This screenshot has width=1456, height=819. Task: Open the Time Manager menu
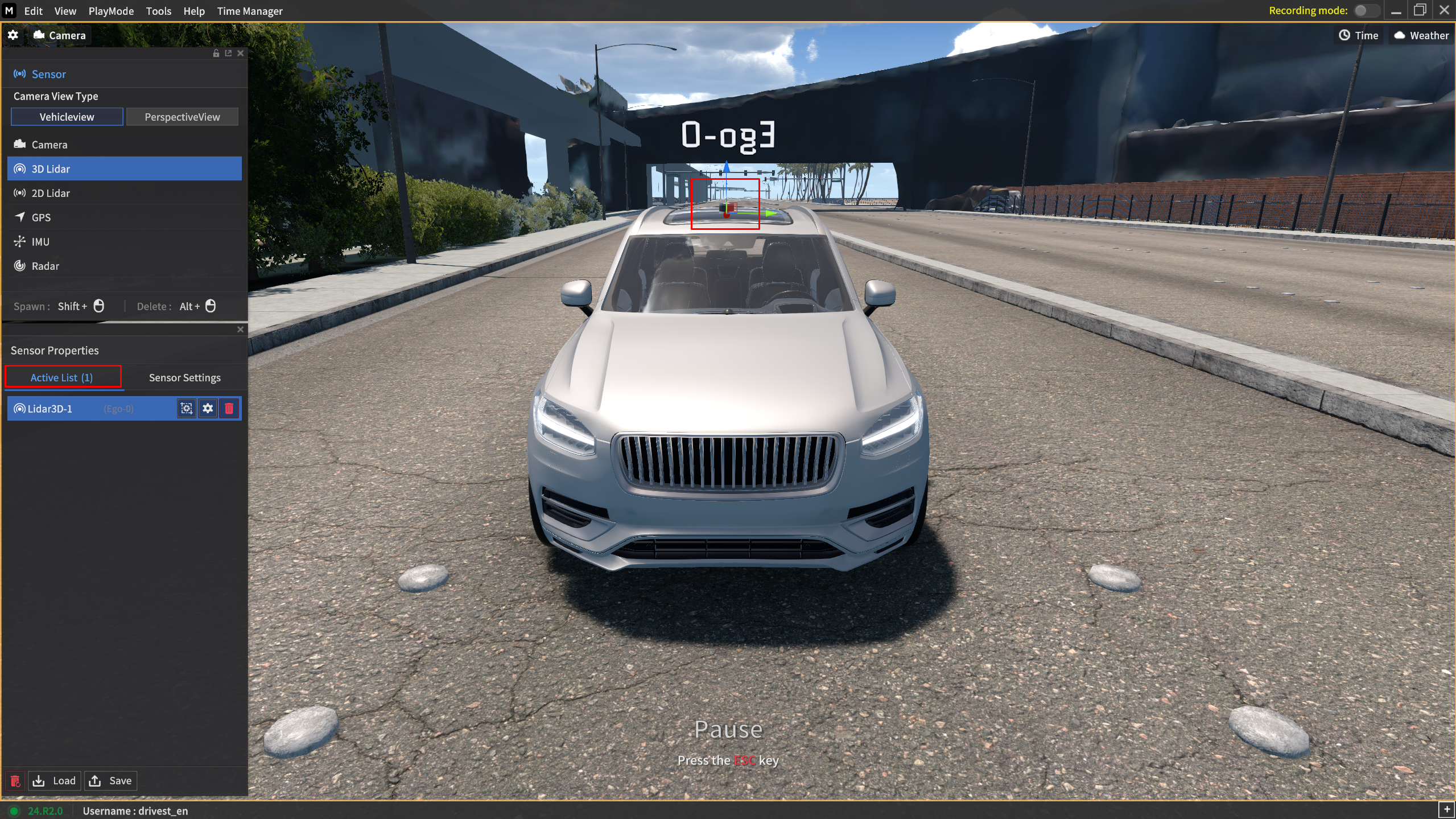tap(250, 11)
